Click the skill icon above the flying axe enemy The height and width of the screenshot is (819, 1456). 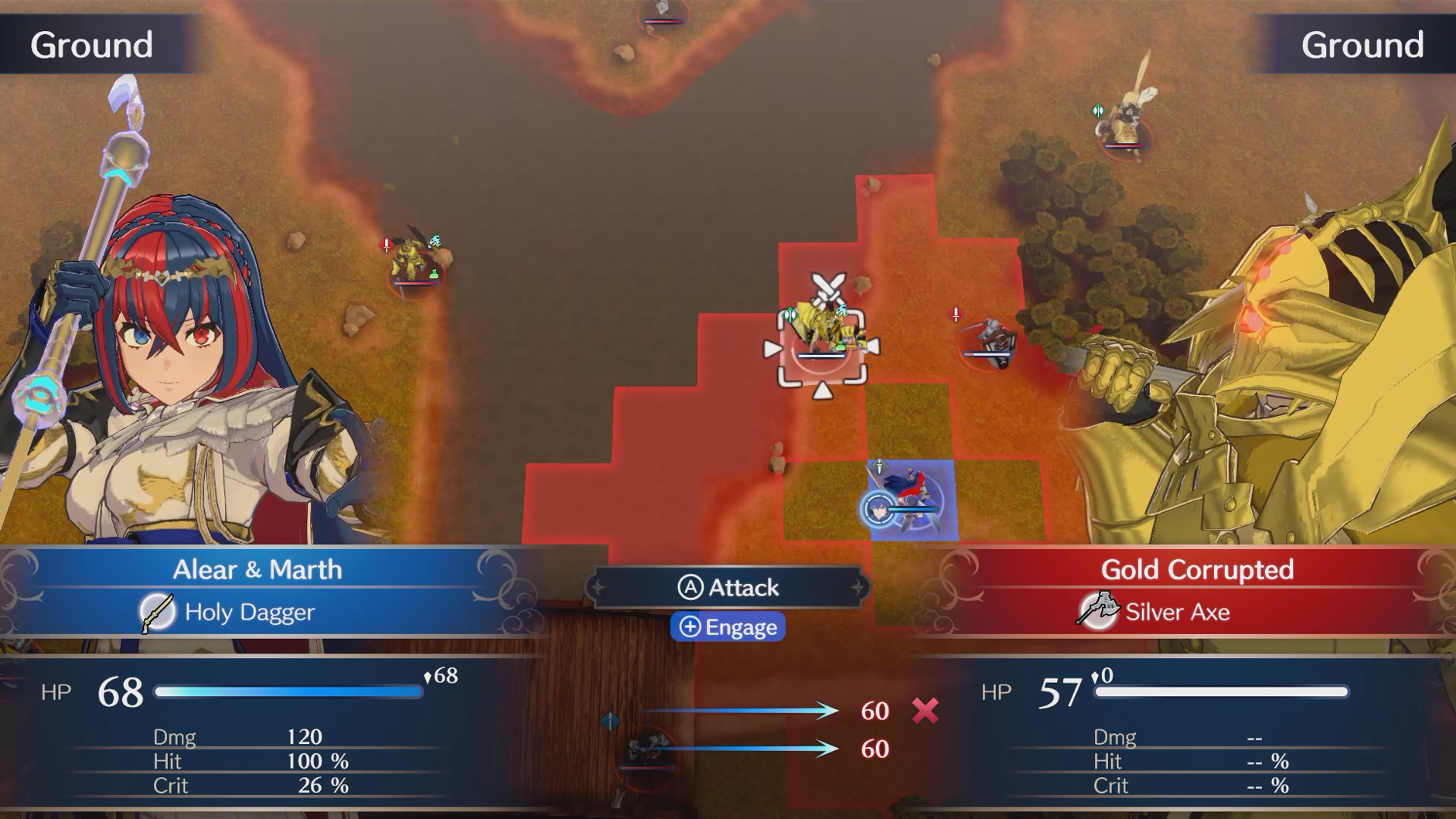tap(1097, 112)
